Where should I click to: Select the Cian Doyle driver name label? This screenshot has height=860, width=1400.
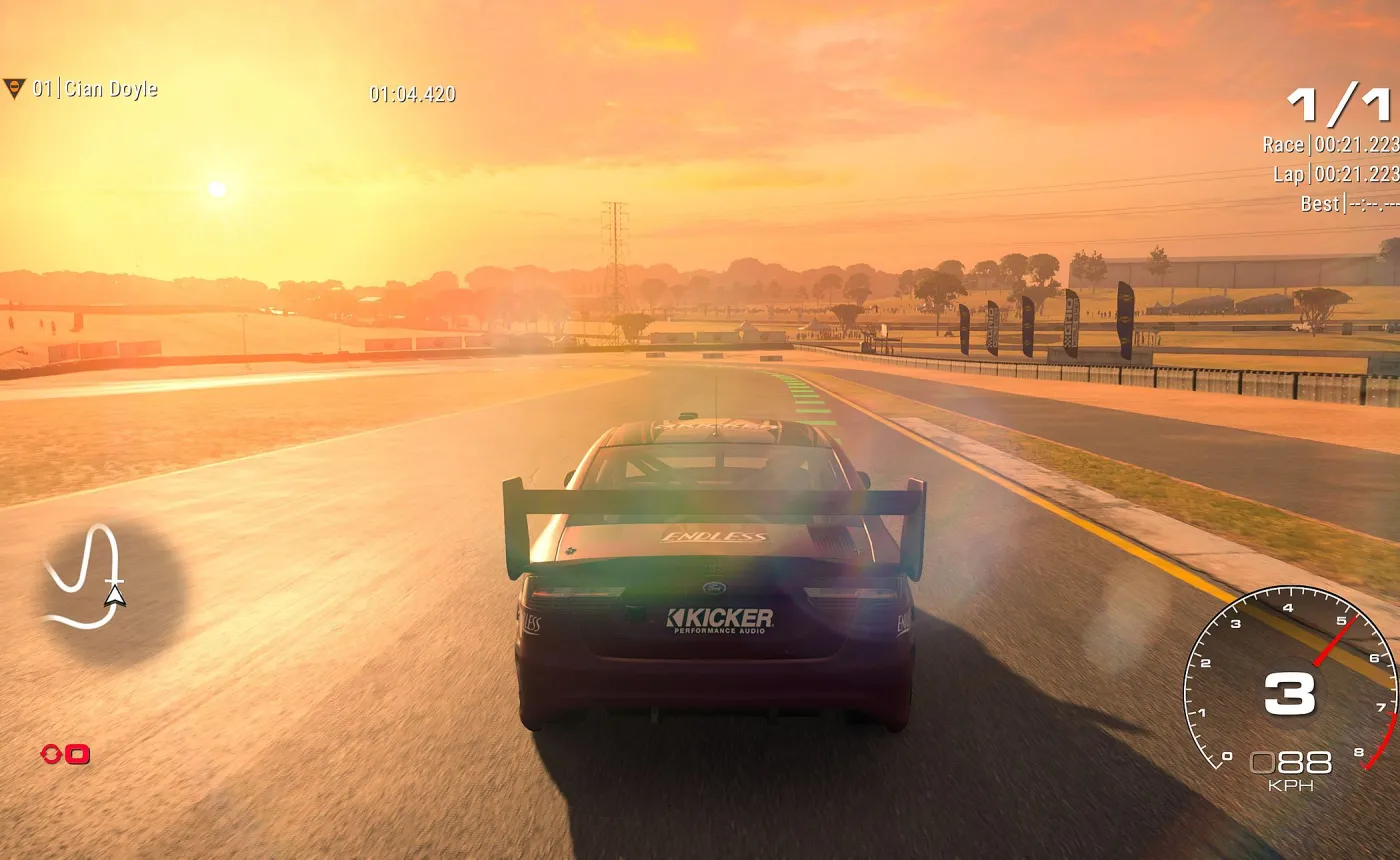click(x=110, y=88)
